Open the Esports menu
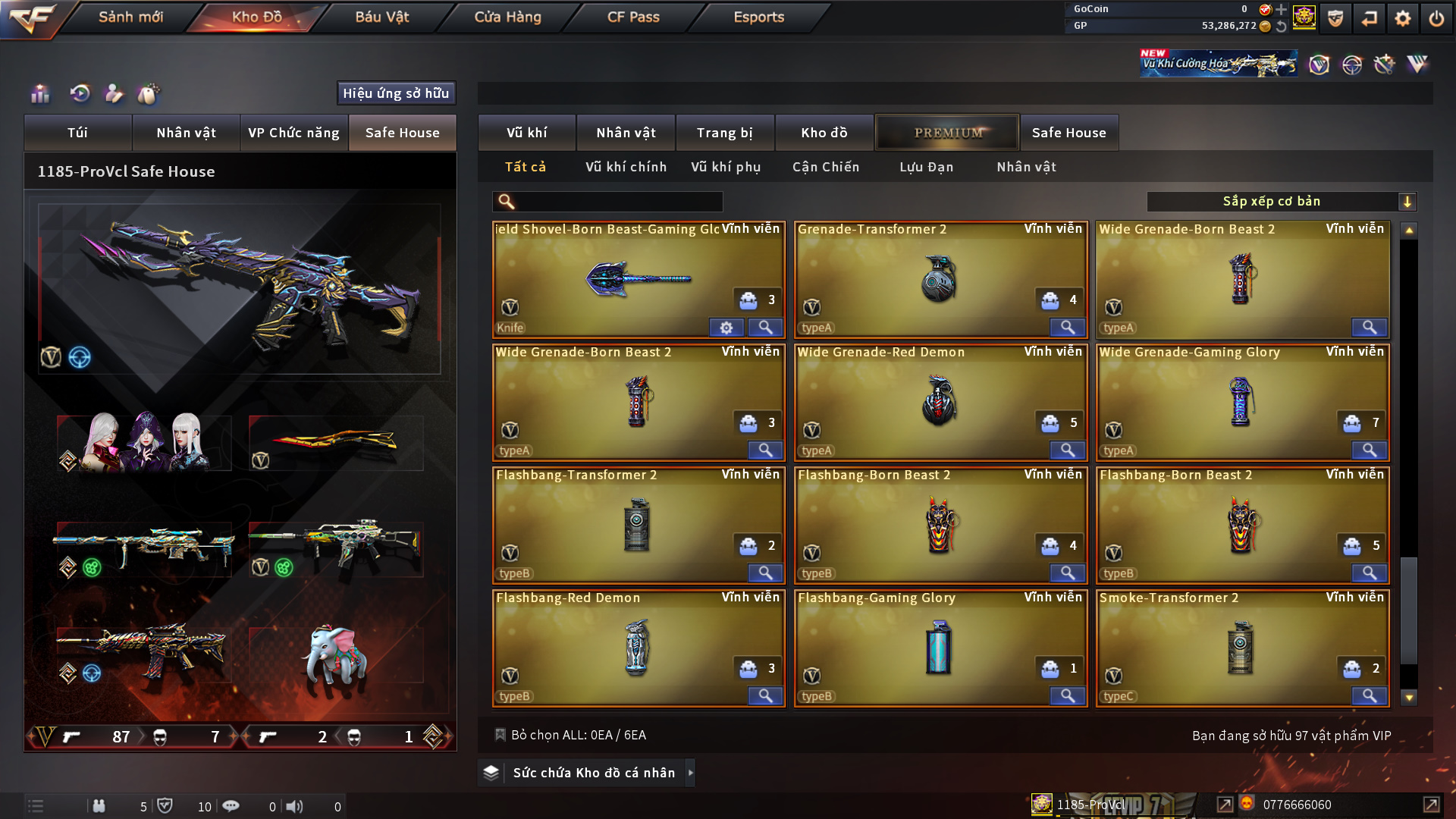Viewport: 1456px width, 819px height. pyautogui.click(x=758, y=17)
